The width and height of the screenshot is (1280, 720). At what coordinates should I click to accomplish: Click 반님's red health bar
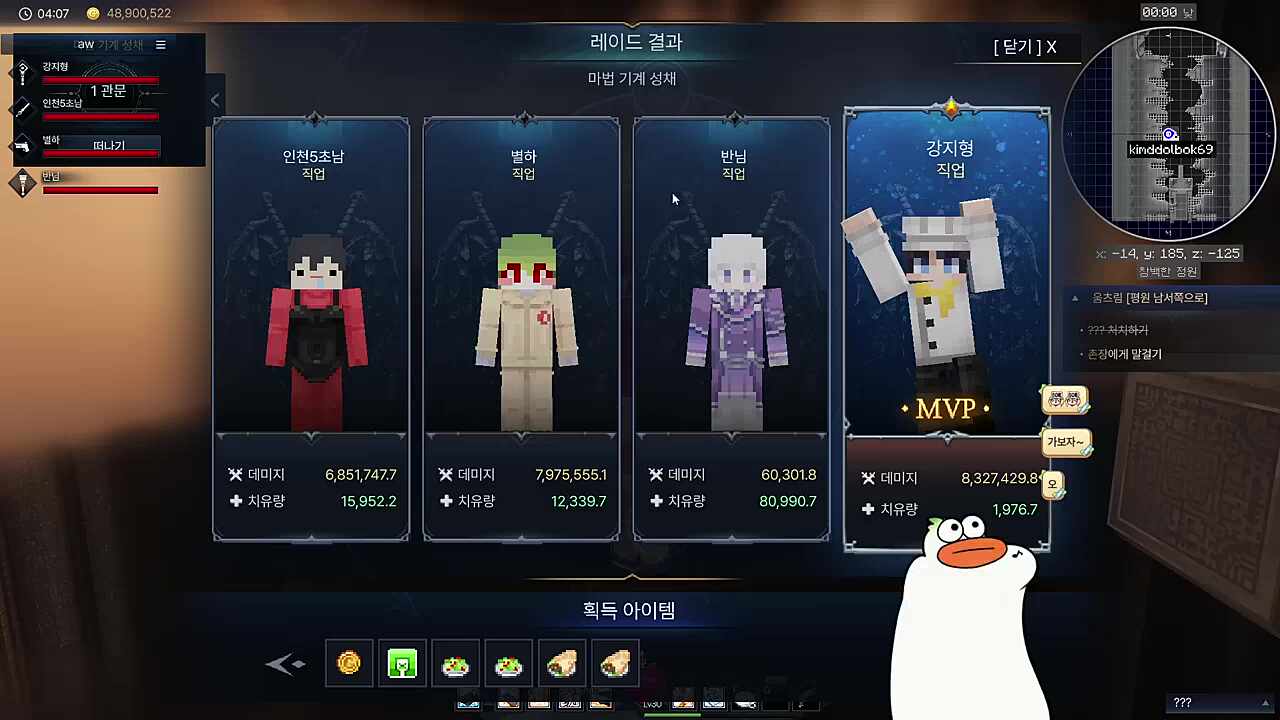tap(100, 189)
